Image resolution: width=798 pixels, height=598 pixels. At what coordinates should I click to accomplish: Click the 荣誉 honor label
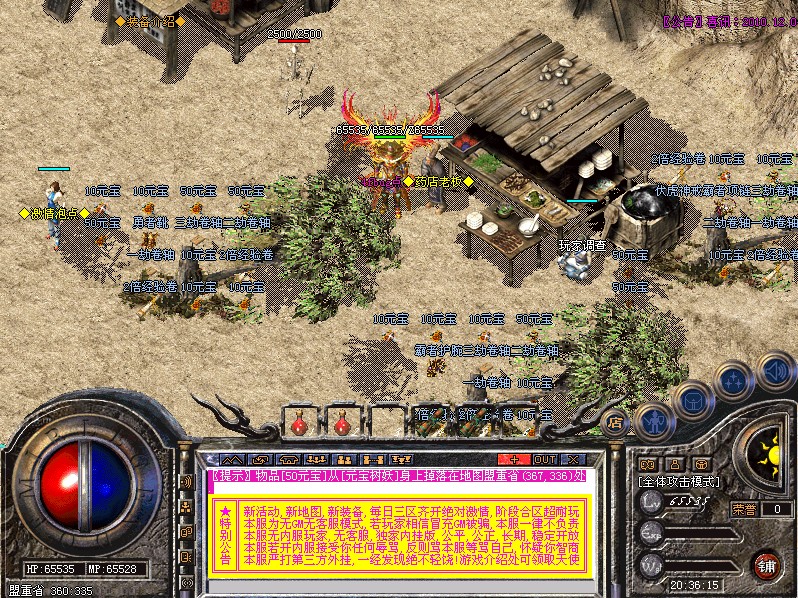(x=744, y=508)
